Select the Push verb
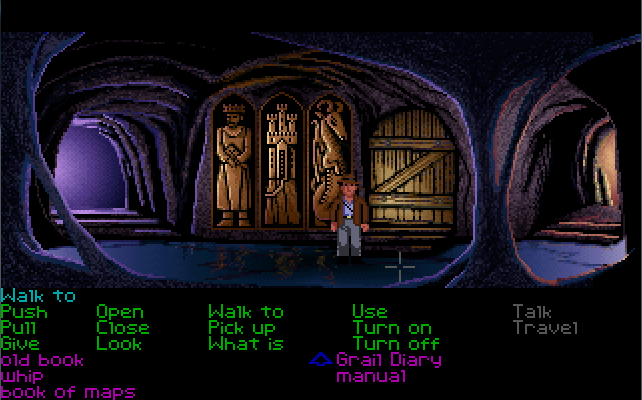This screenshot has height=400, width=642. pos(24,312)
